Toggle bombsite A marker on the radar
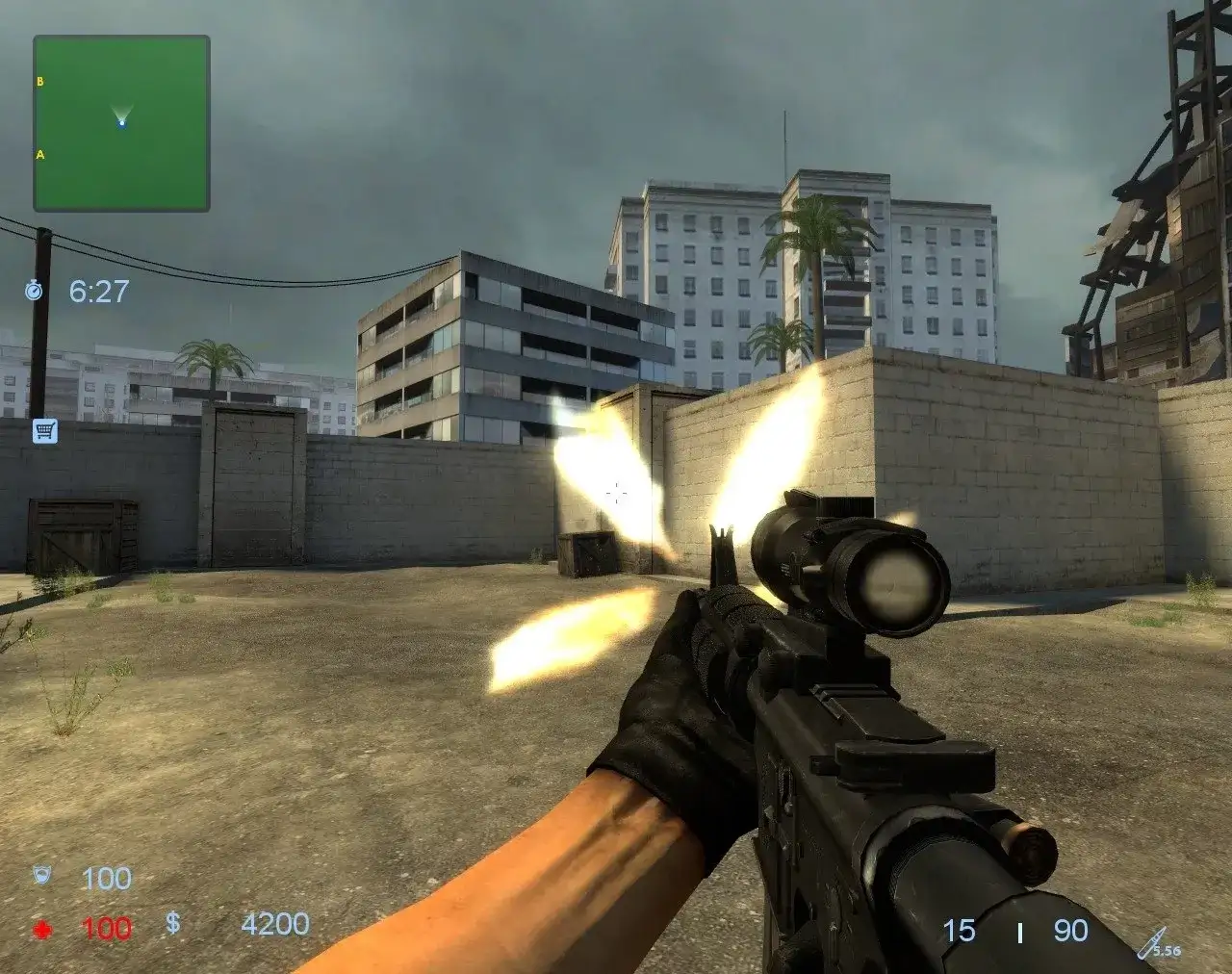 coord(39,152)
